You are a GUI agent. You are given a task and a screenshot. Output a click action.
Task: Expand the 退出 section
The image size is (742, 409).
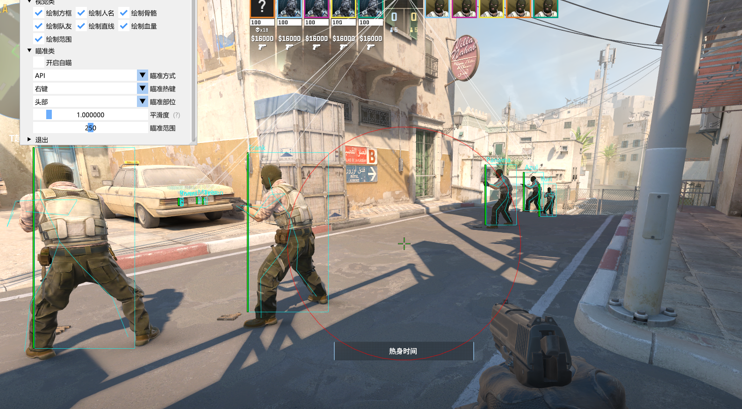30,140
